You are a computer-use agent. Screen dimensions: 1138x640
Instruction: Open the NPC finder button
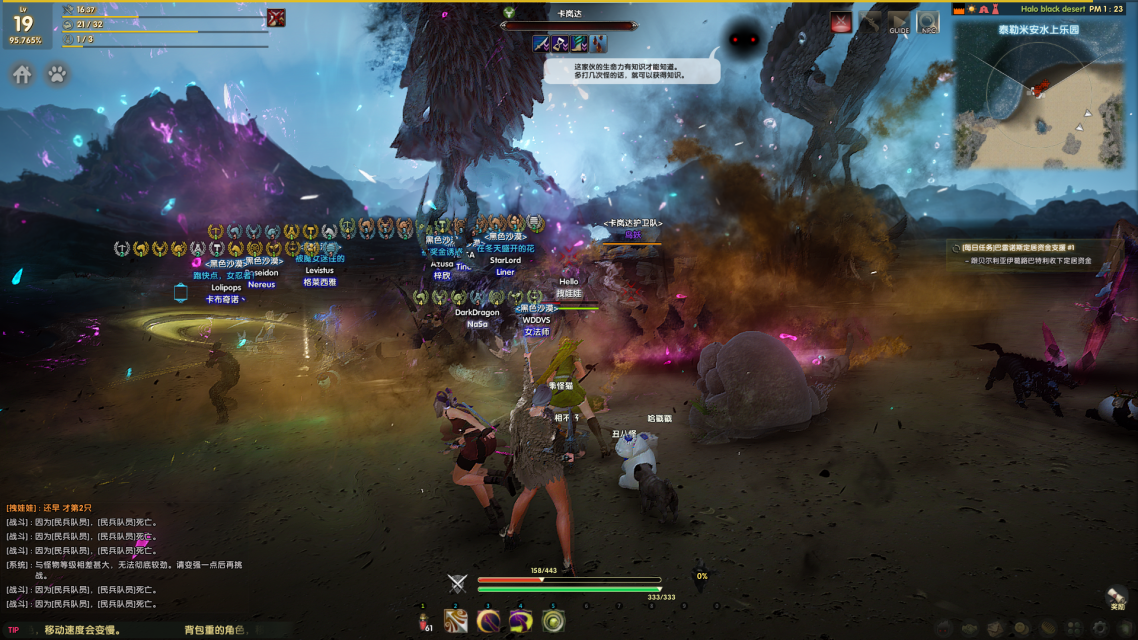click(x=928, y=23)
